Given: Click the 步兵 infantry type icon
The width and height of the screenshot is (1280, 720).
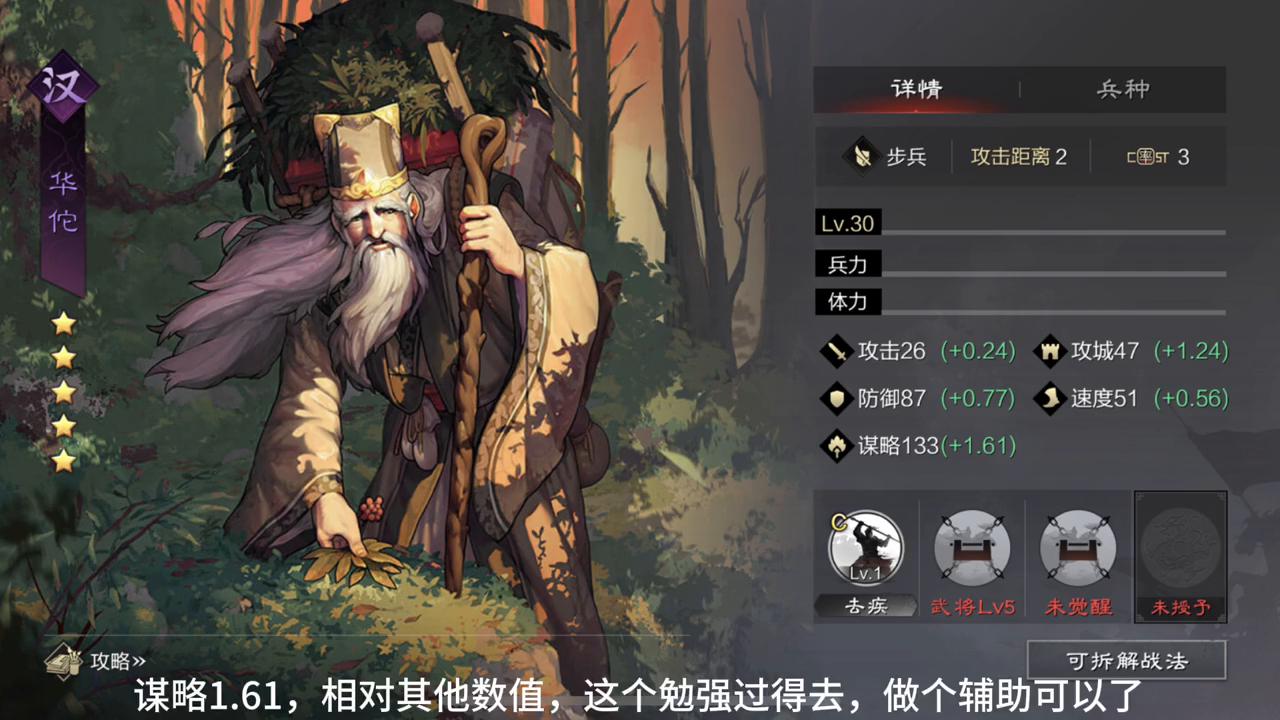Looking at the screenshot, I should pos(861,156).
